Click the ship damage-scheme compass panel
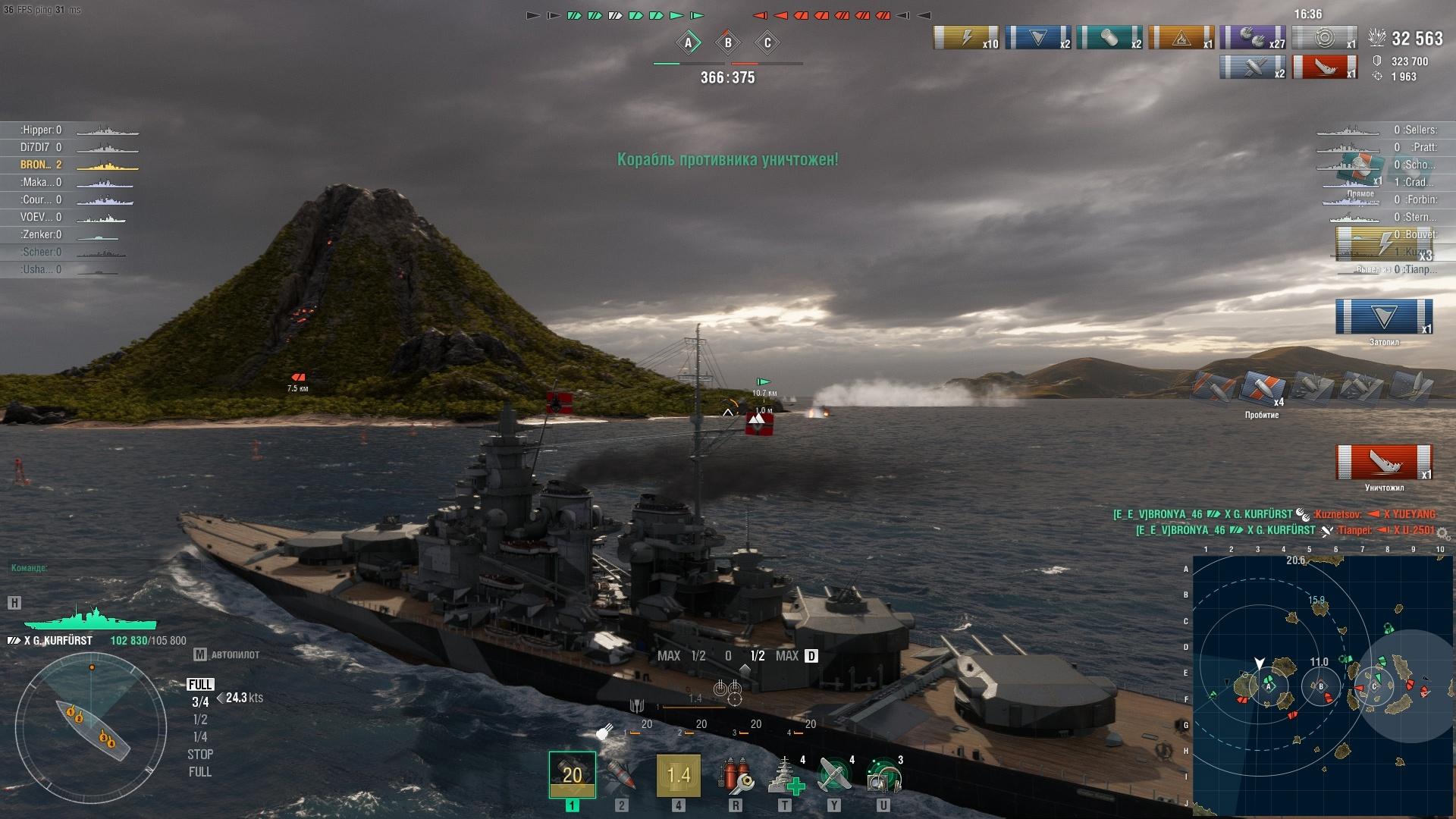 pyautogui.click(x=91, y=728)
